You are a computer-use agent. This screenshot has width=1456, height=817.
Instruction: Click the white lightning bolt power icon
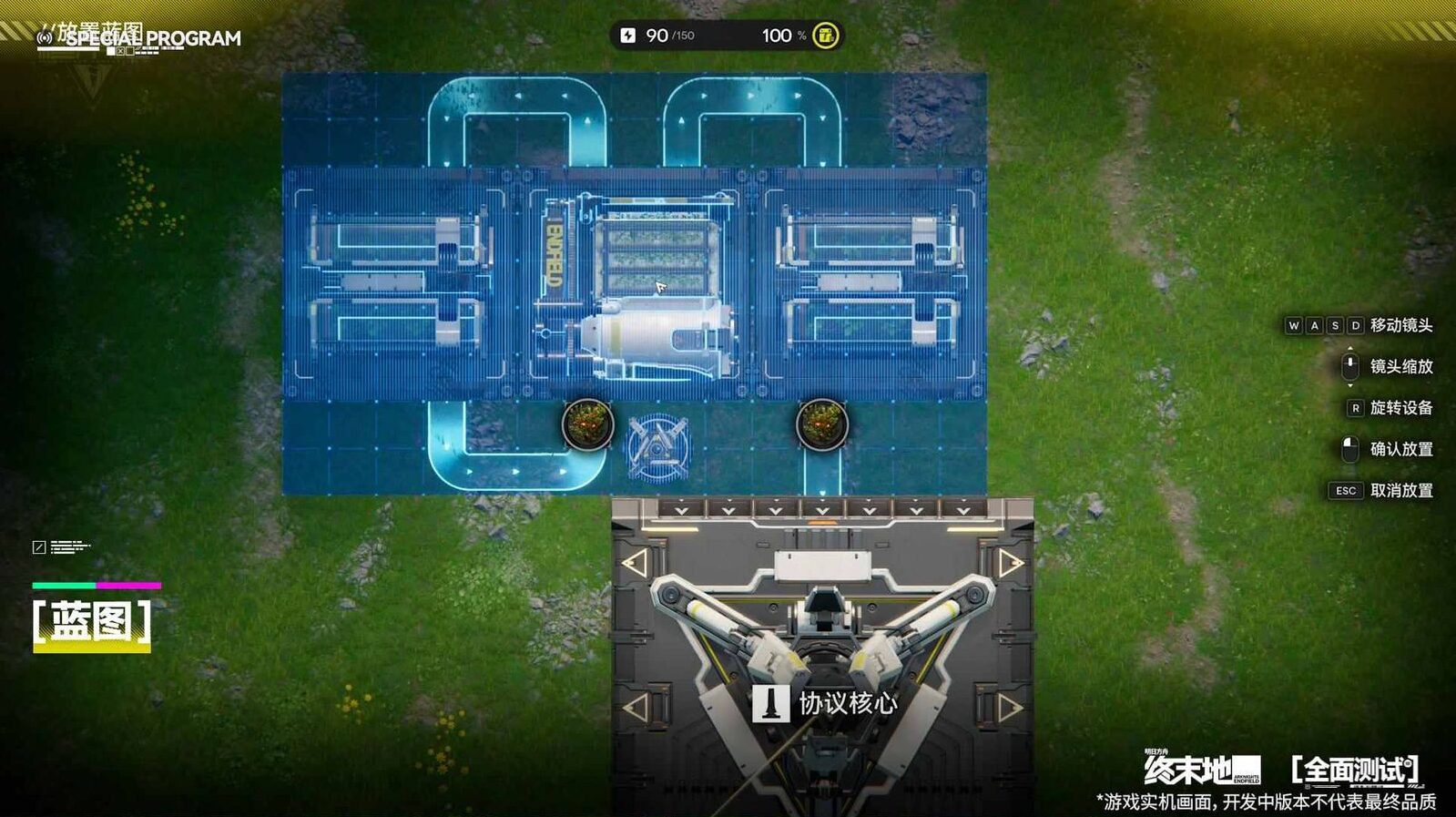tap(627, 36)
